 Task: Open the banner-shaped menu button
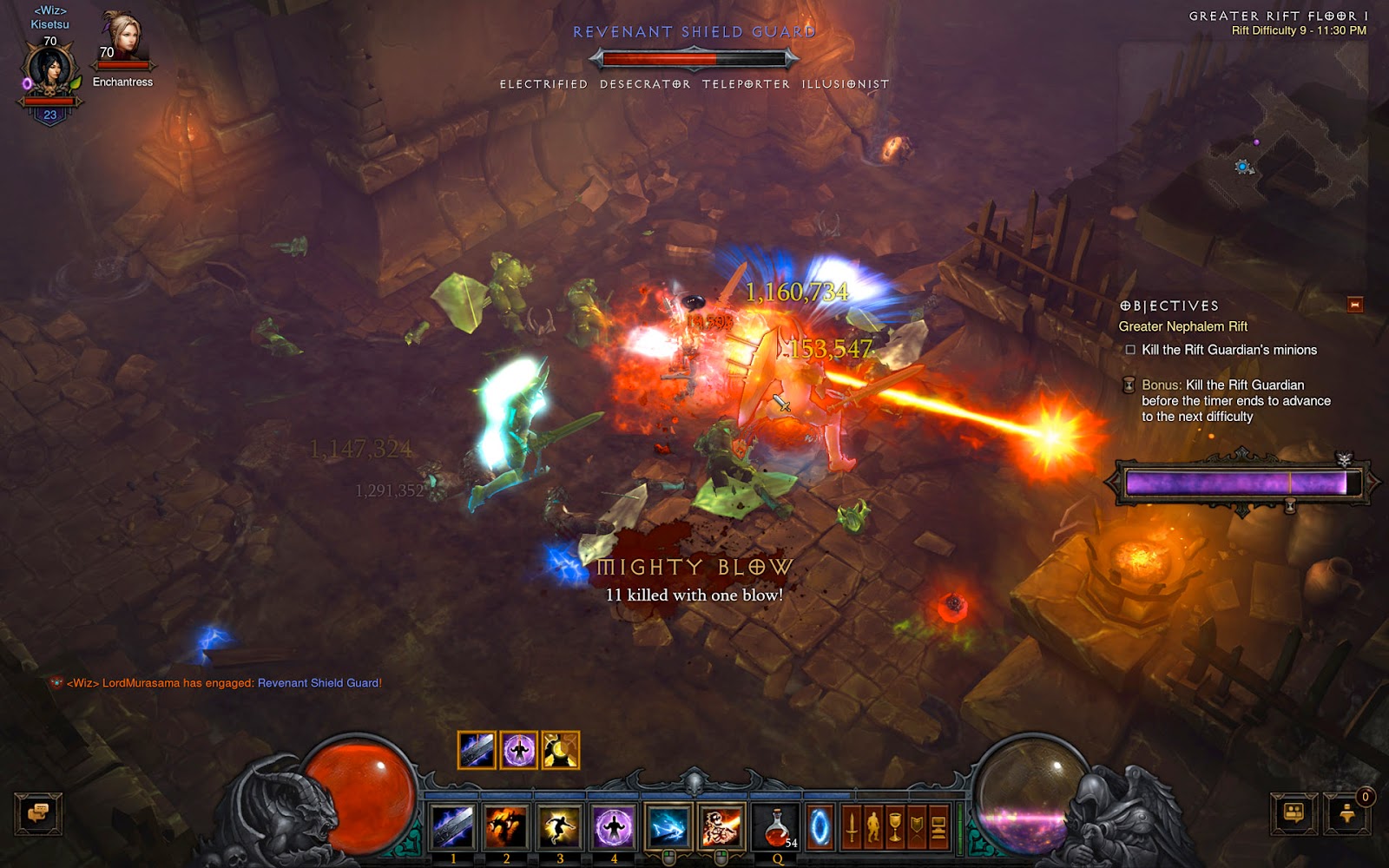tap(917, 827)
